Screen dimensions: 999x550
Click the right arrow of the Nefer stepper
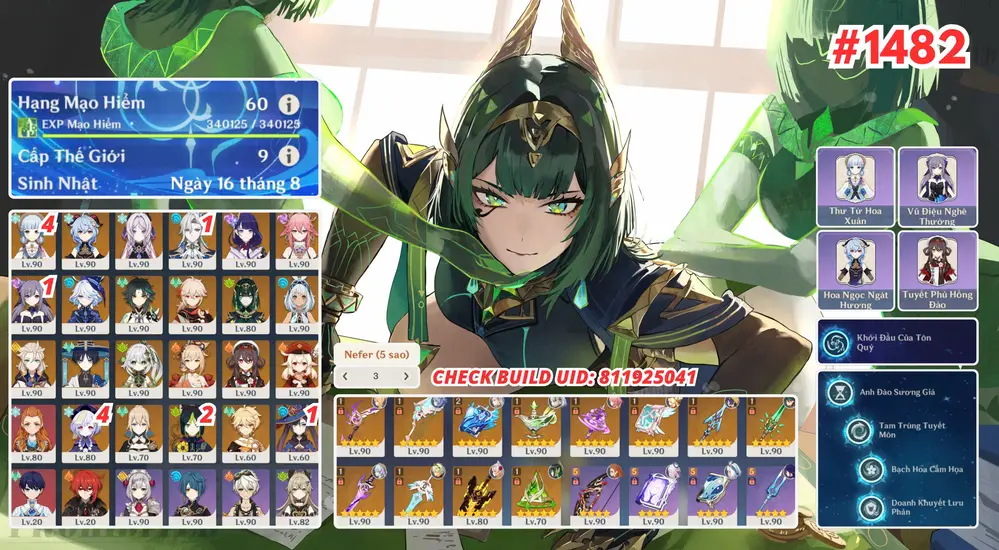pos(406,376)
